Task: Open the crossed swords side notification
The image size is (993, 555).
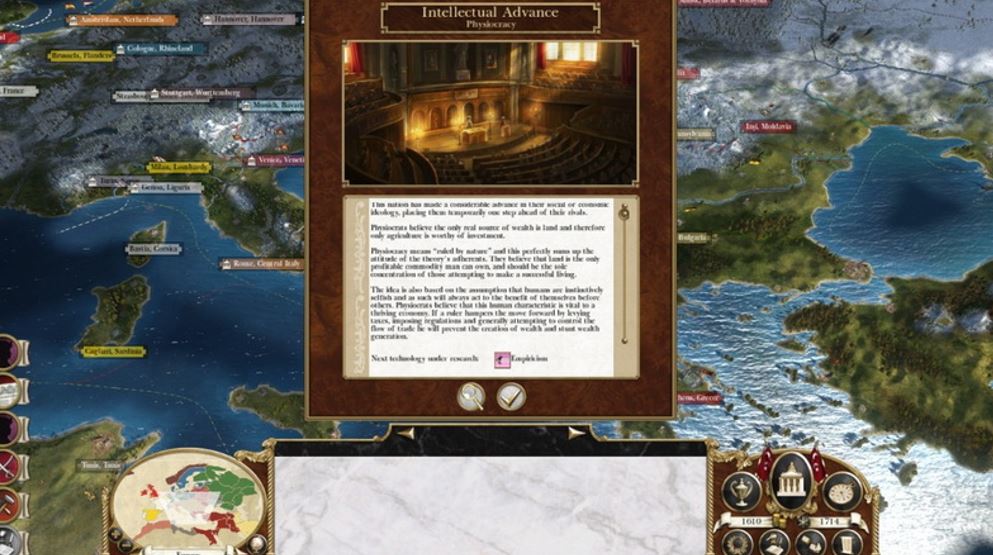Action: pyautogui.click(x=8, y=468)
